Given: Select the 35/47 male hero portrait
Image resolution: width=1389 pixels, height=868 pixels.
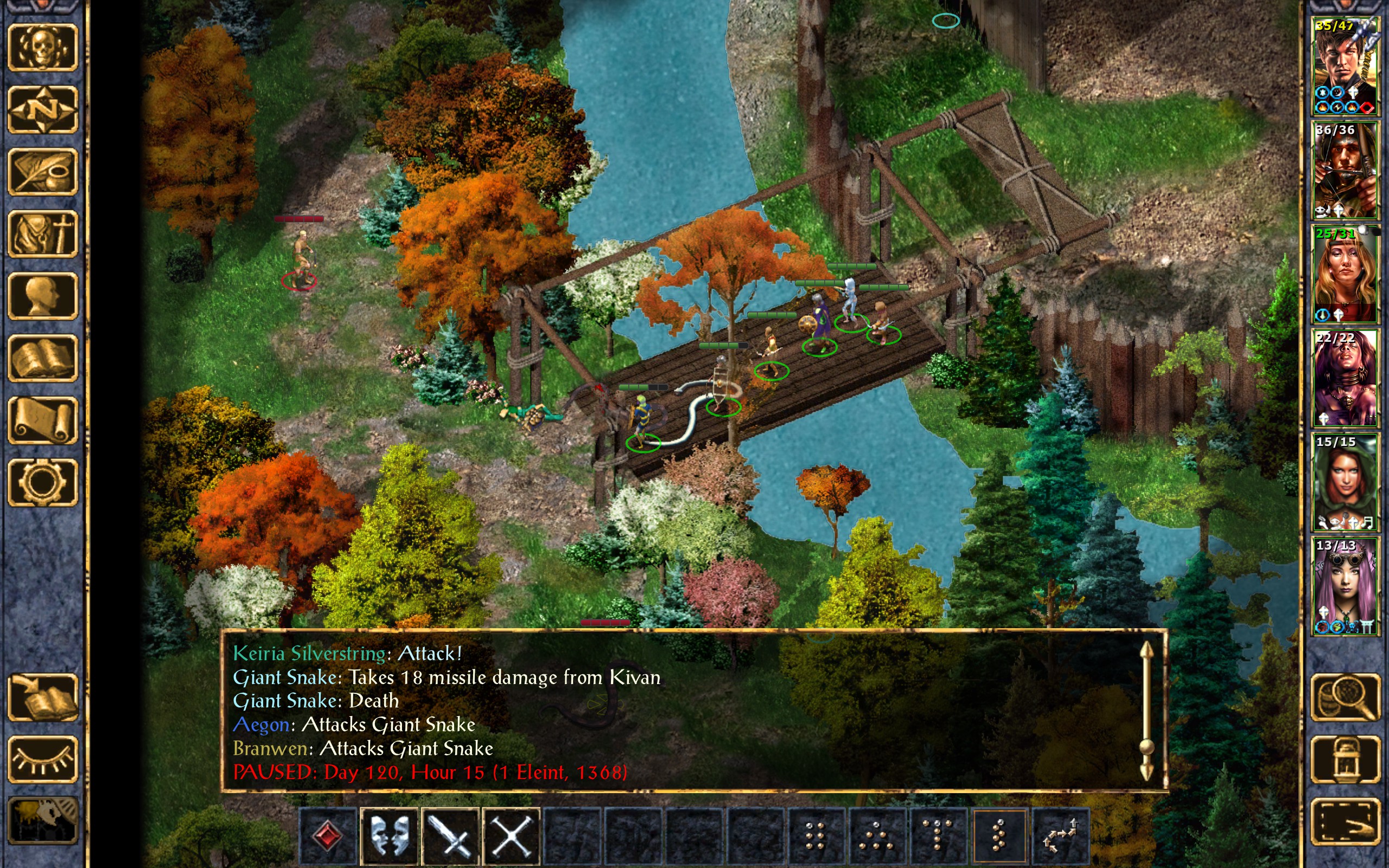Looking at the screenshot, I should [x=1345, y=66].
